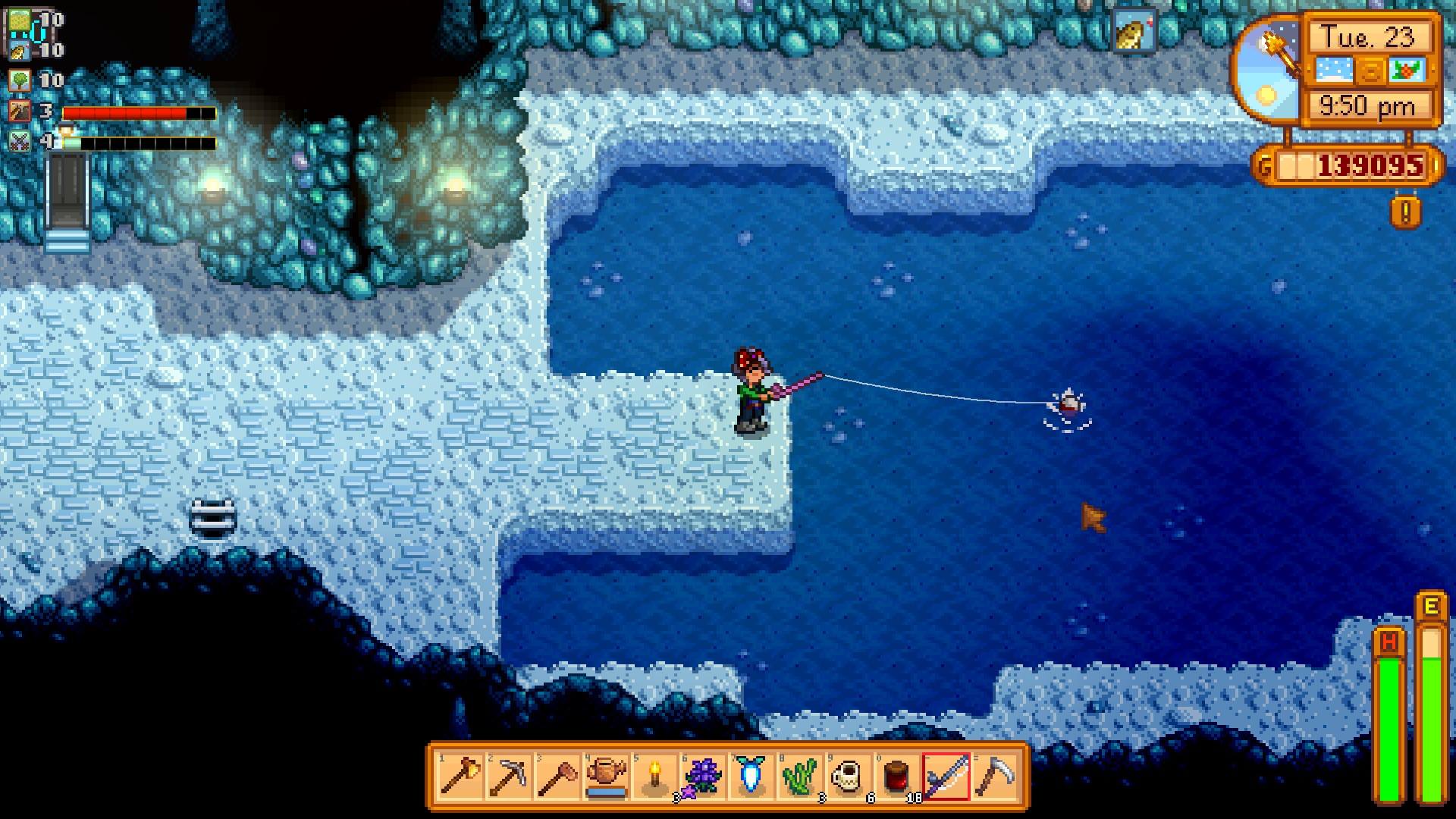Select the pickaxe hotbar slot

509,777
